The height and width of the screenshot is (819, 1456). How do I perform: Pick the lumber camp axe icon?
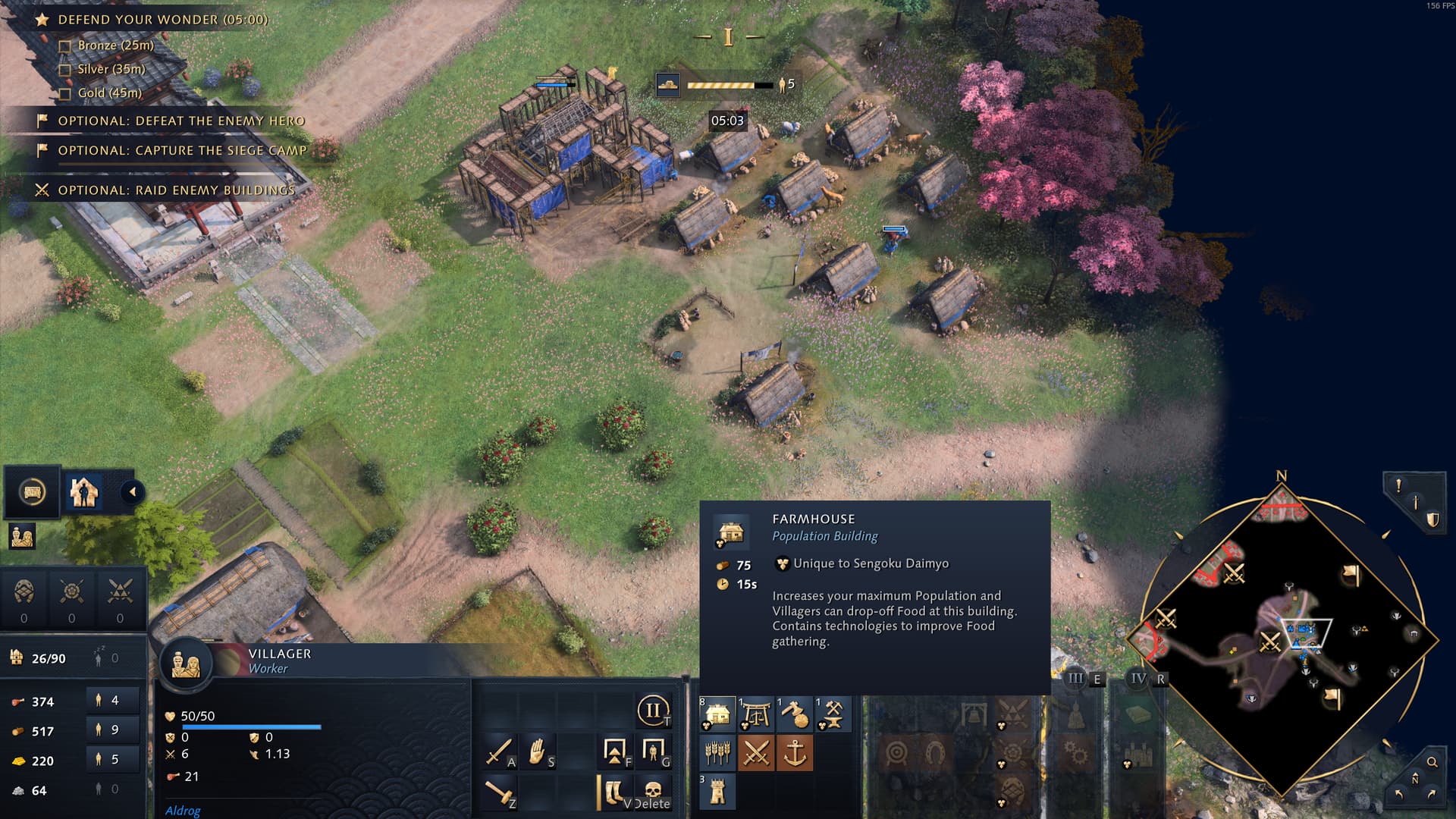pos(795,714)
